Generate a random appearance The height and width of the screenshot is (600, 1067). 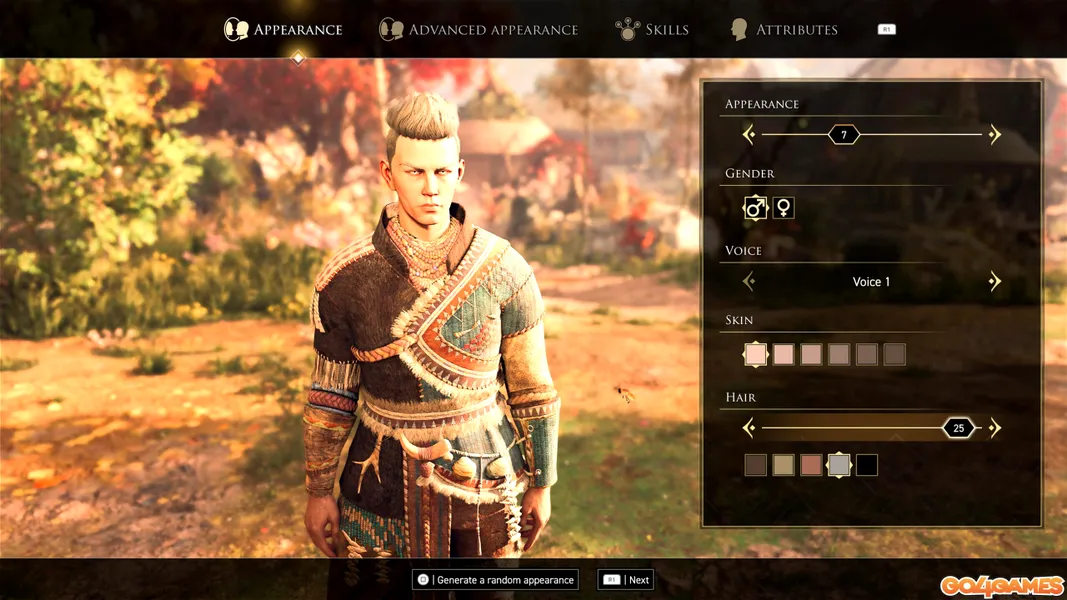(x=496, y=580)
